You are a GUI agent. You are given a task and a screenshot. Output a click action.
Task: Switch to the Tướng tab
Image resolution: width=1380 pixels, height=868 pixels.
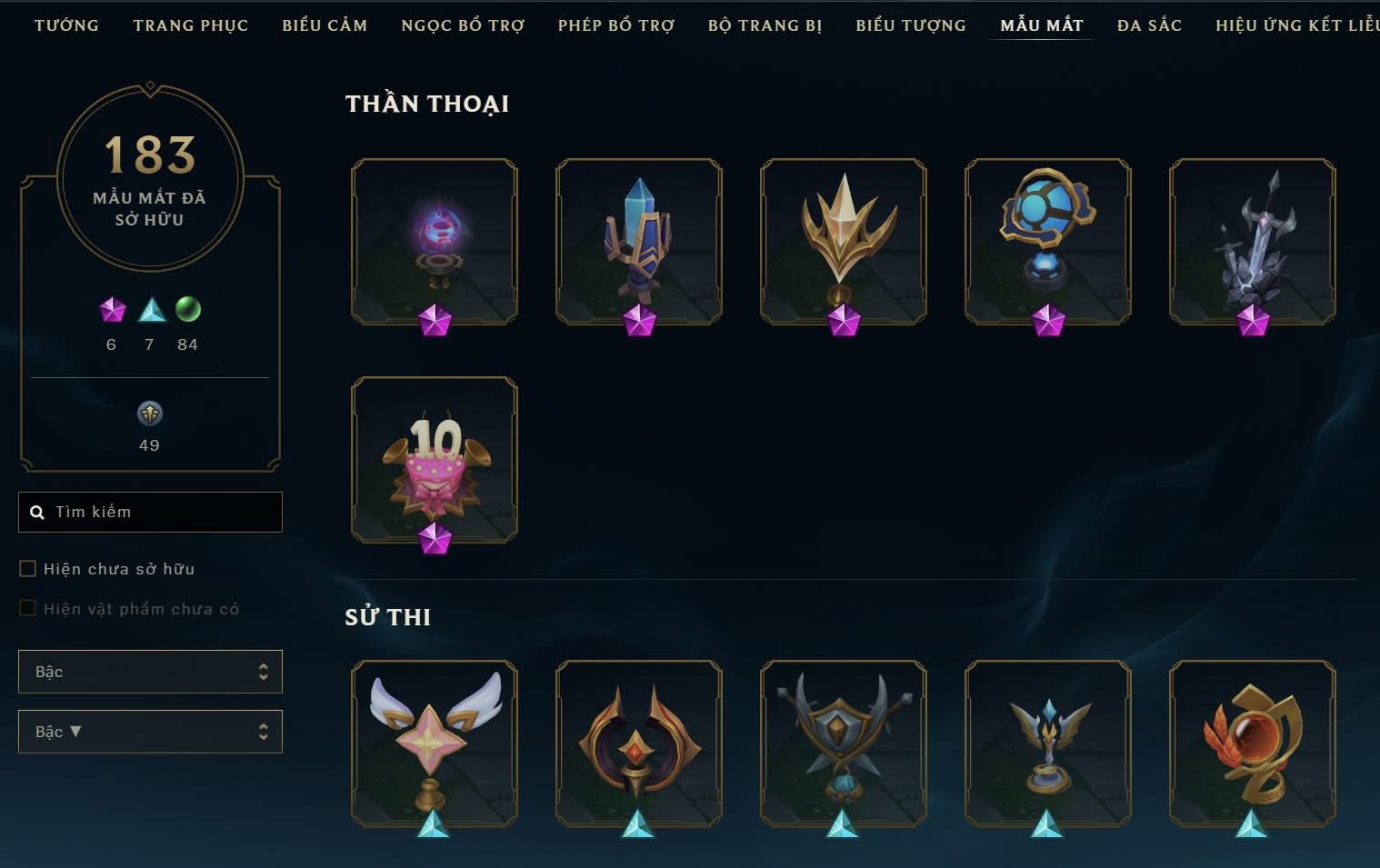click(66, 25)
